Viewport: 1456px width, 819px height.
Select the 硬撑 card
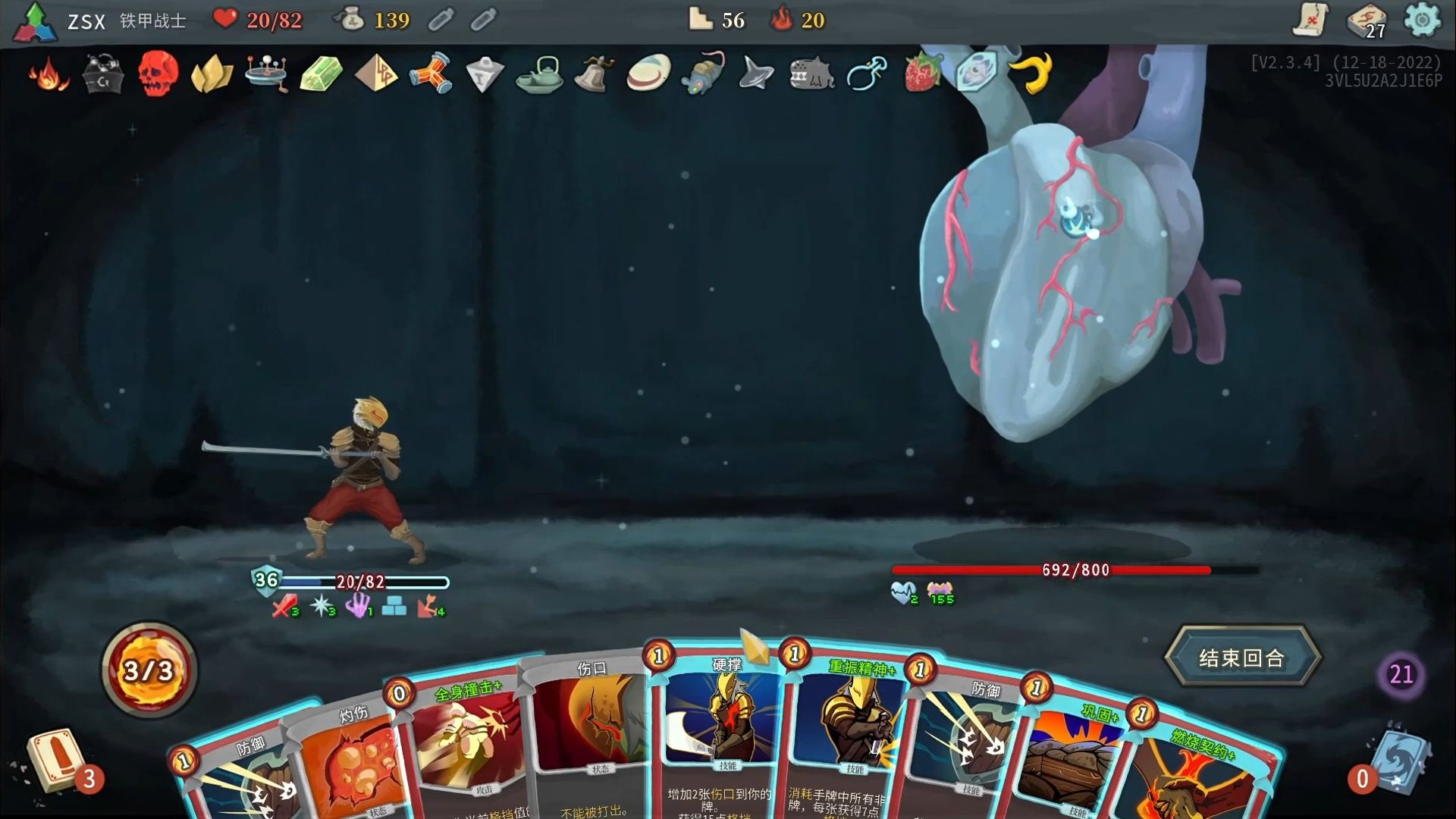click(x=720, y=728)
